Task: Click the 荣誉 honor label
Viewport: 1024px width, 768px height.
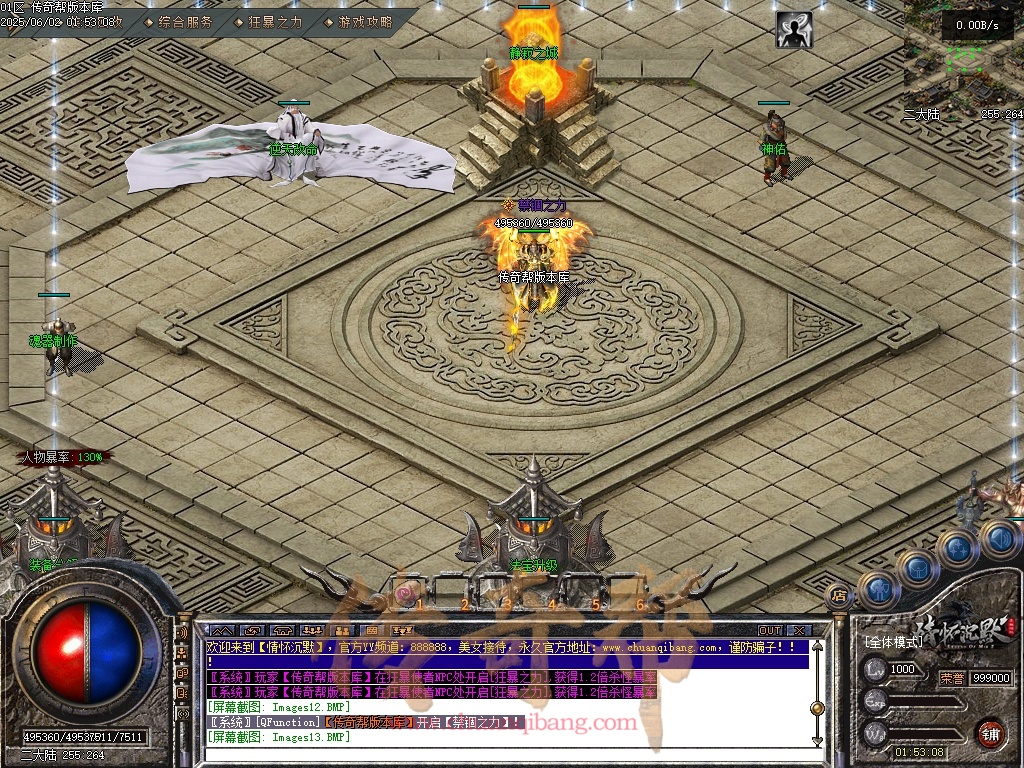Action: pos(951,677)
